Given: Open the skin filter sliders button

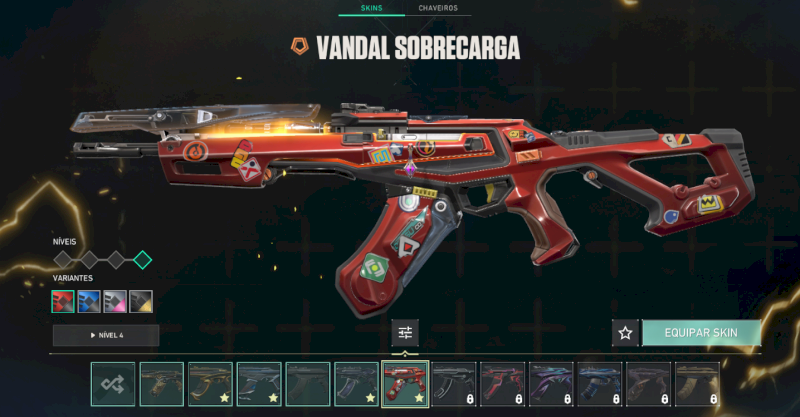Looking at the screenshot, I should (405, 333).
